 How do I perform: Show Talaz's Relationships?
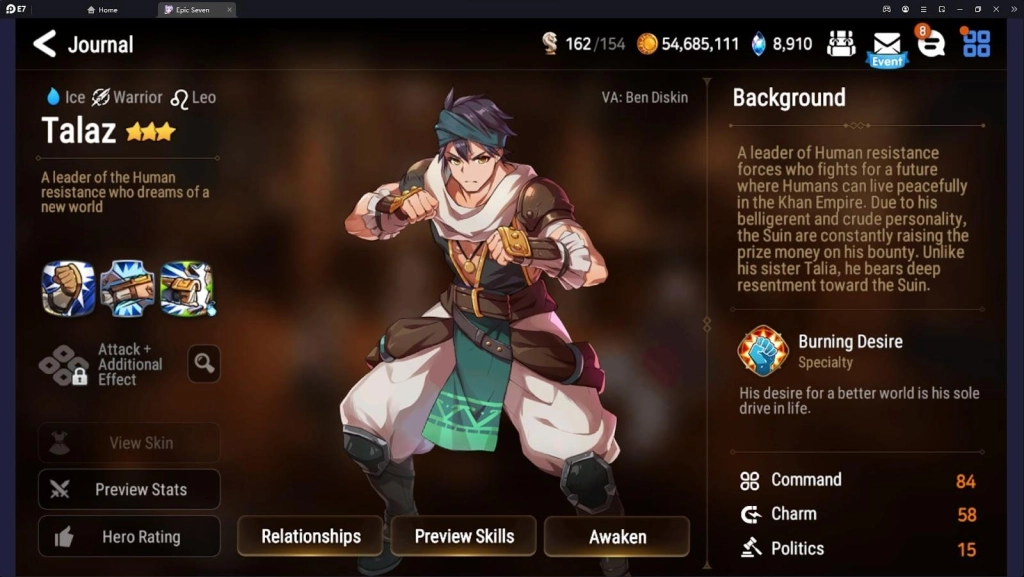310,537
